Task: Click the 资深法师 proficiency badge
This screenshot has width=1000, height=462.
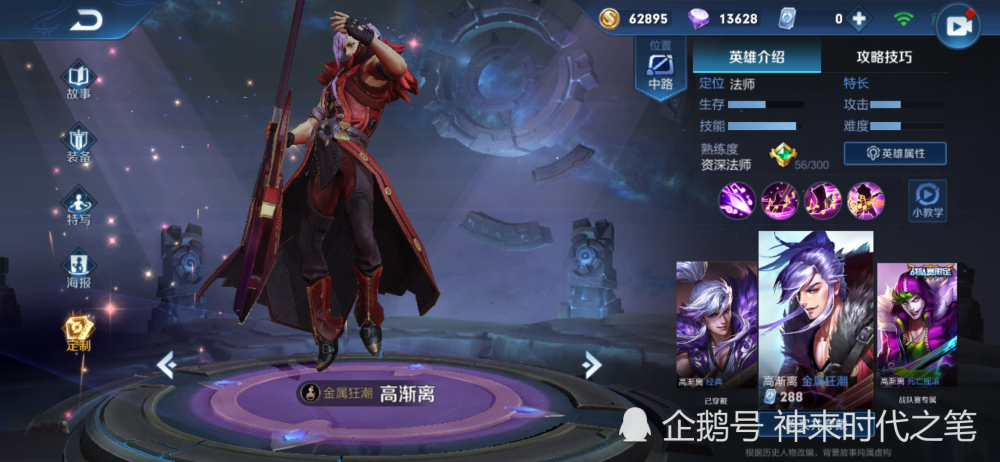Action: [781, 155]
